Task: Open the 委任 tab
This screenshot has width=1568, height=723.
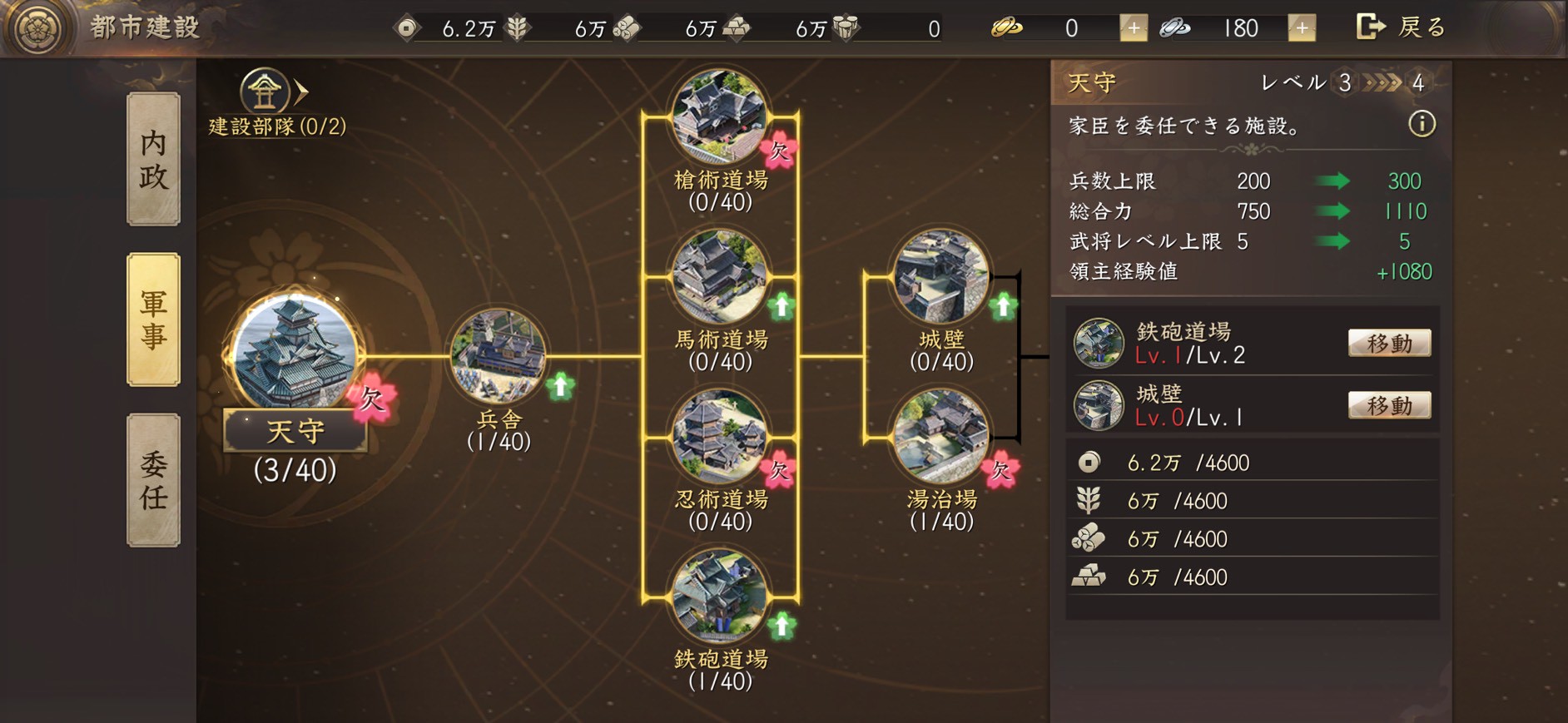Action: pyautogui.click(x=153, y=480)
